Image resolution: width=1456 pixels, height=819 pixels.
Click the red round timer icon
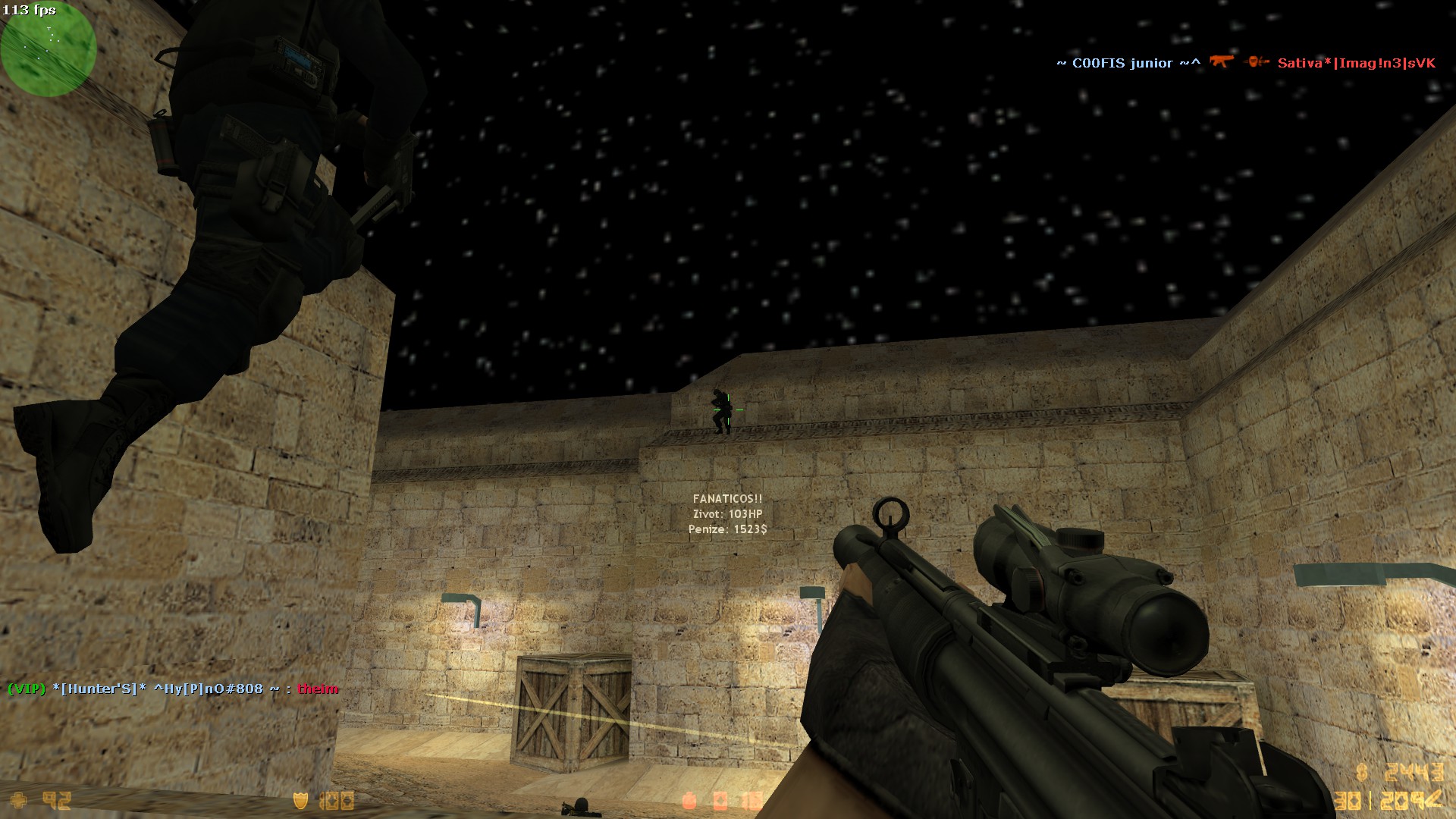point(689,800)
